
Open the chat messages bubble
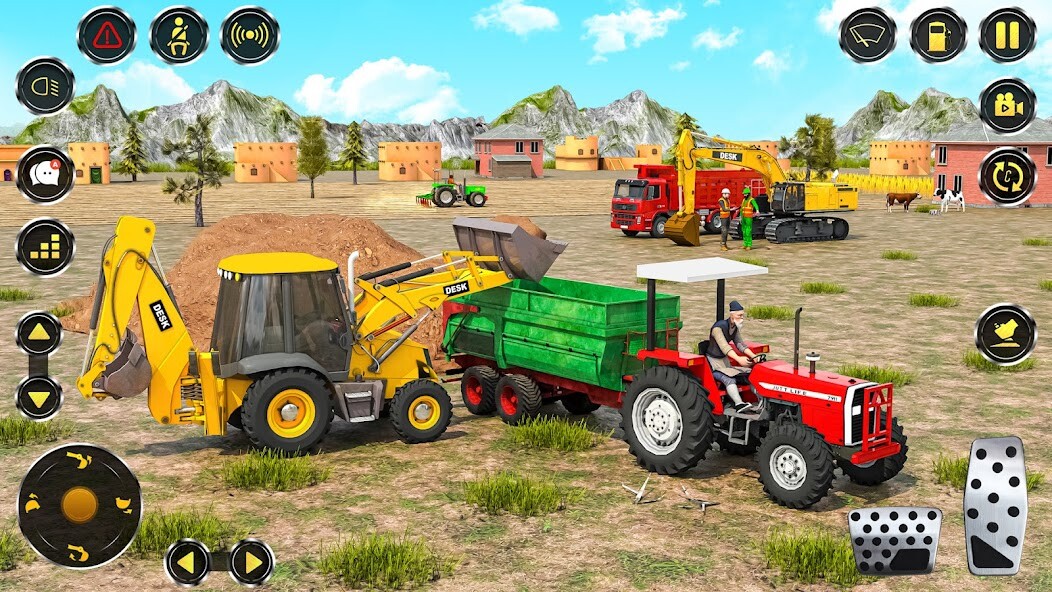tap(45, 174)
